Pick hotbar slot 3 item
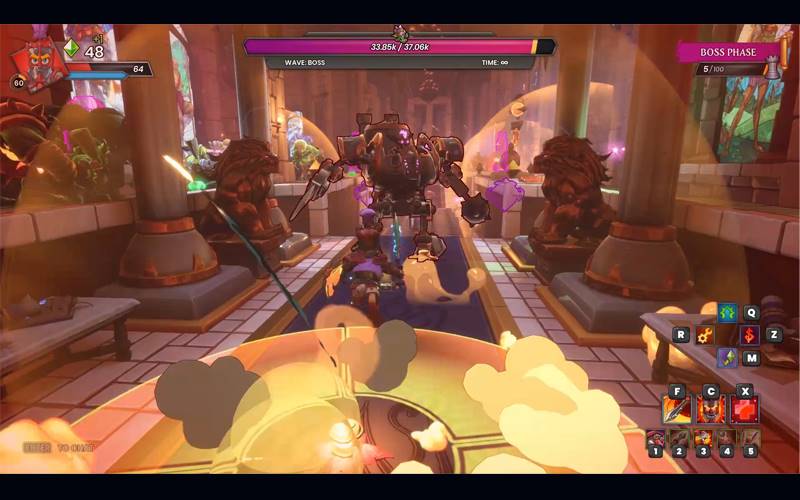 pyautogui.click(x=703, y=438)
